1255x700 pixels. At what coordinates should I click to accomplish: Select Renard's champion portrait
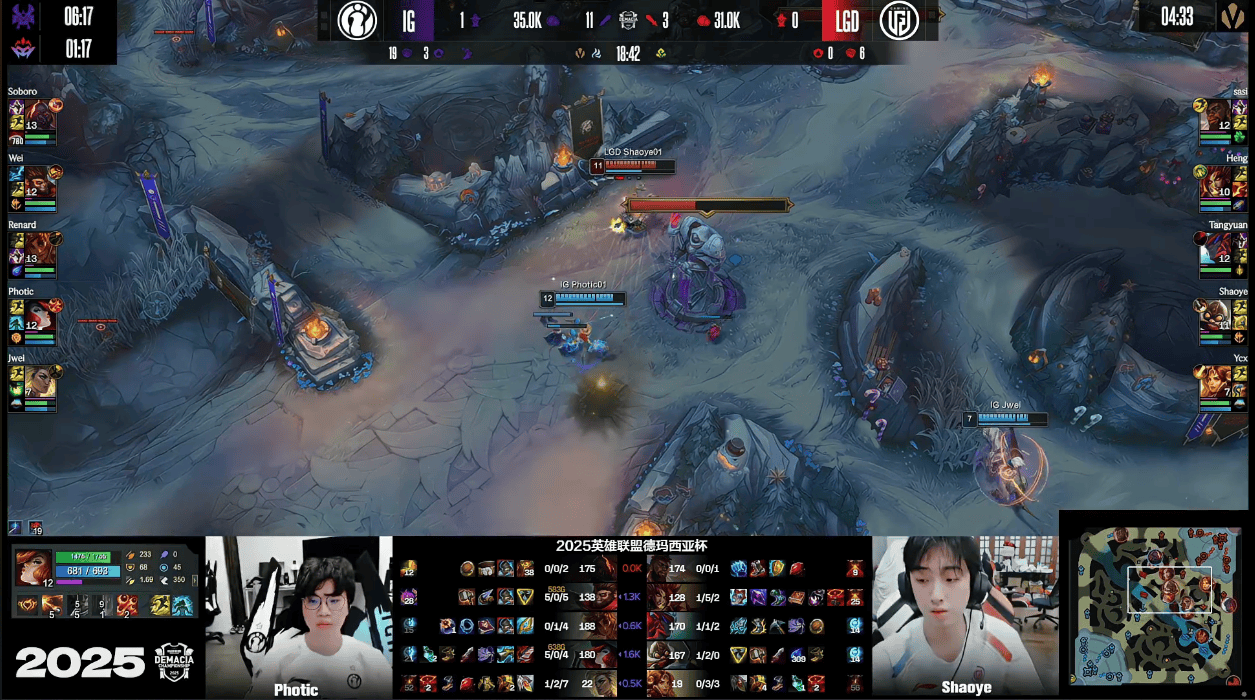click(x=39, y=247)
